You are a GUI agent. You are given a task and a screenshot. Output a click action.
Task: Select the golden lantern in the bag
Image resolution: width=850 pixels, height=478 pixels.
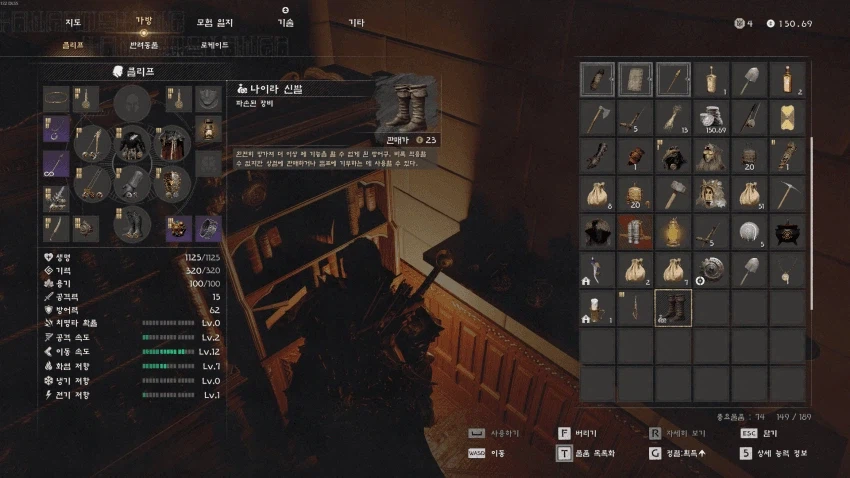[673, 231]
